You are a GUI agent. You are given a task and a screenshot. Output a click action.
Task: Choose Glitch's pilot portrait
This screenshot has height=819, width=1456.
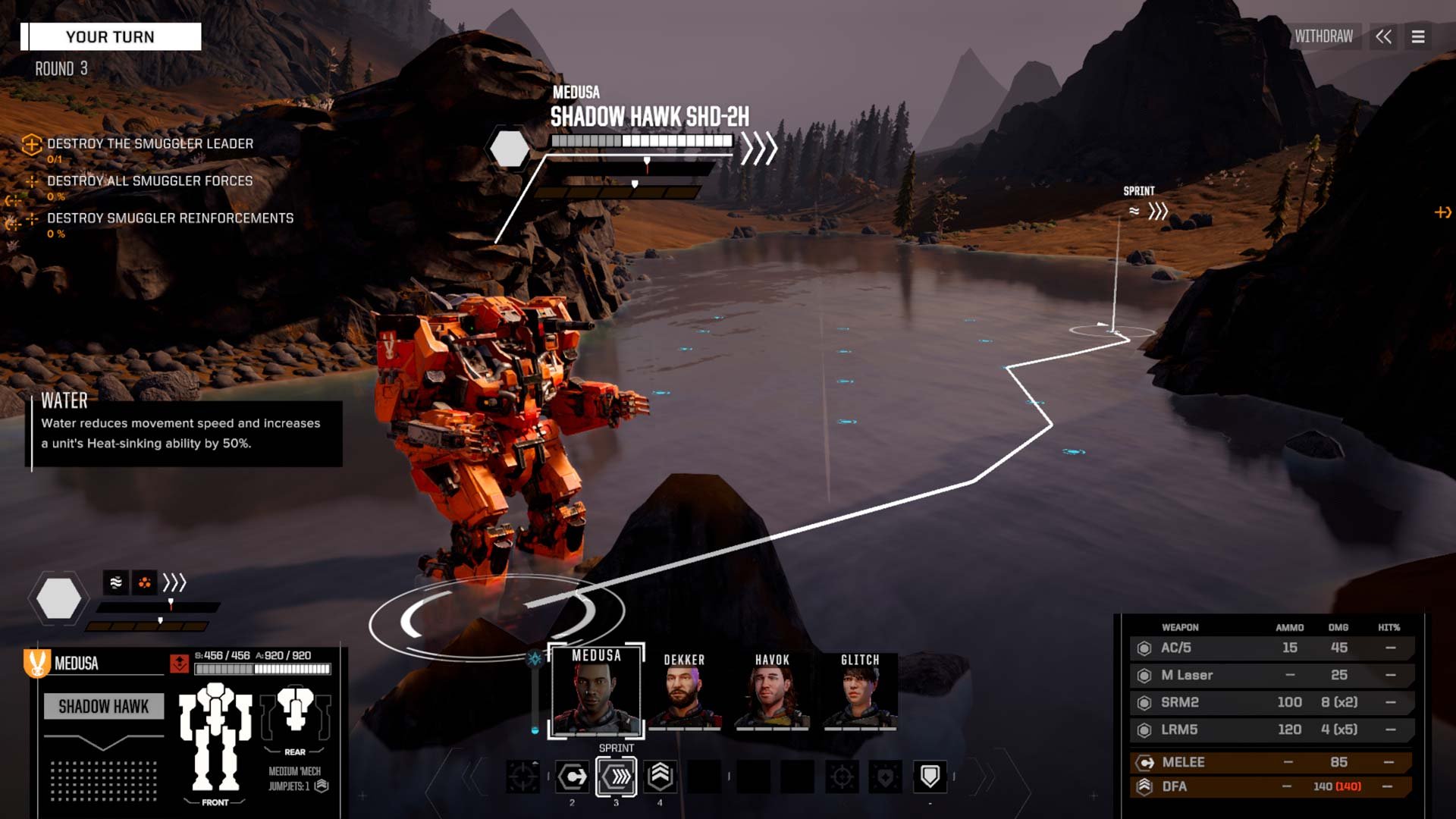(x=860, y=692)
